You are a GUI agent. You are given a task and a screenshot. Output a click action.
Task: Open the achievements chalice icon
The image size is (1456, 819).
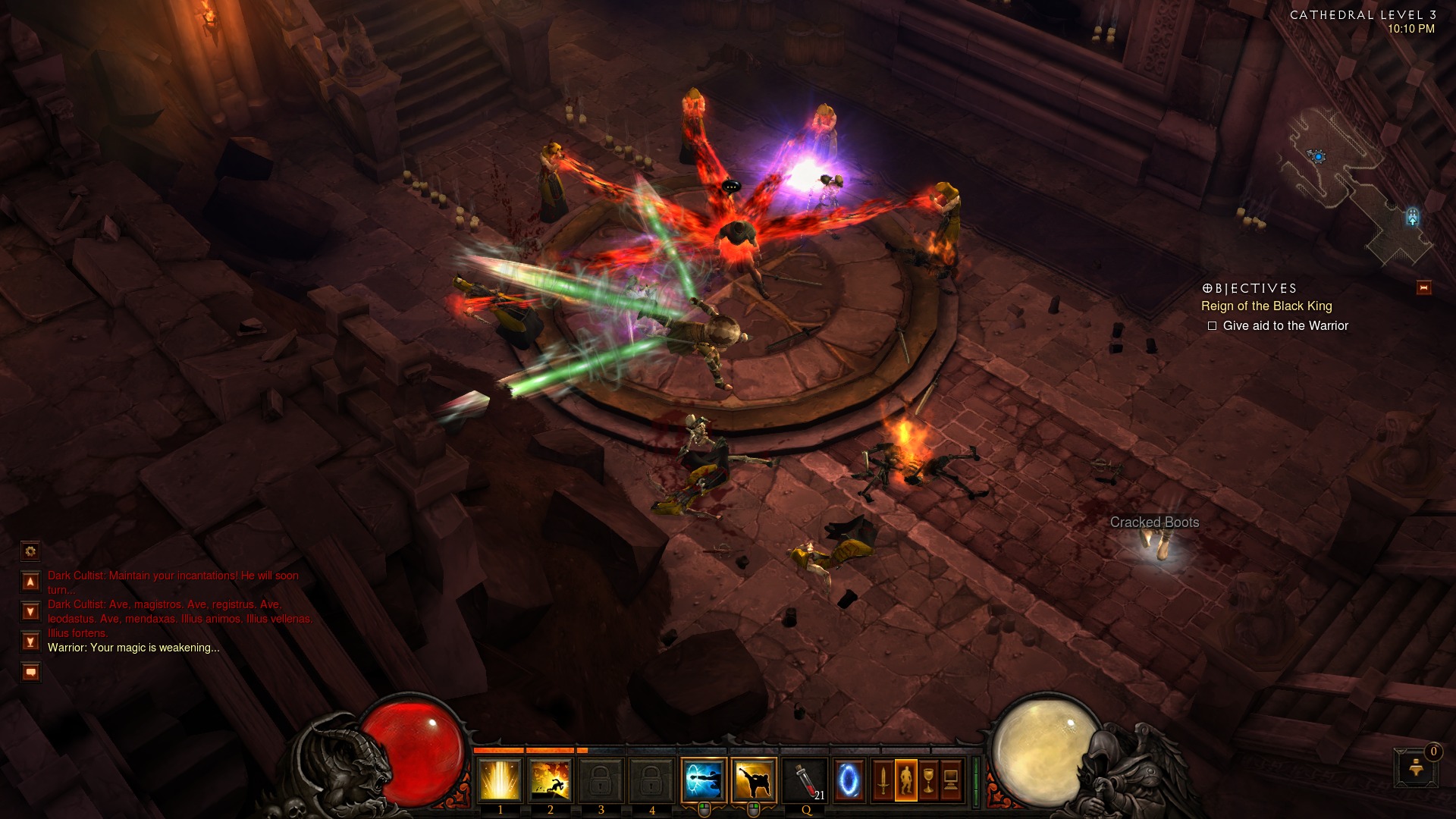[928, 780]
